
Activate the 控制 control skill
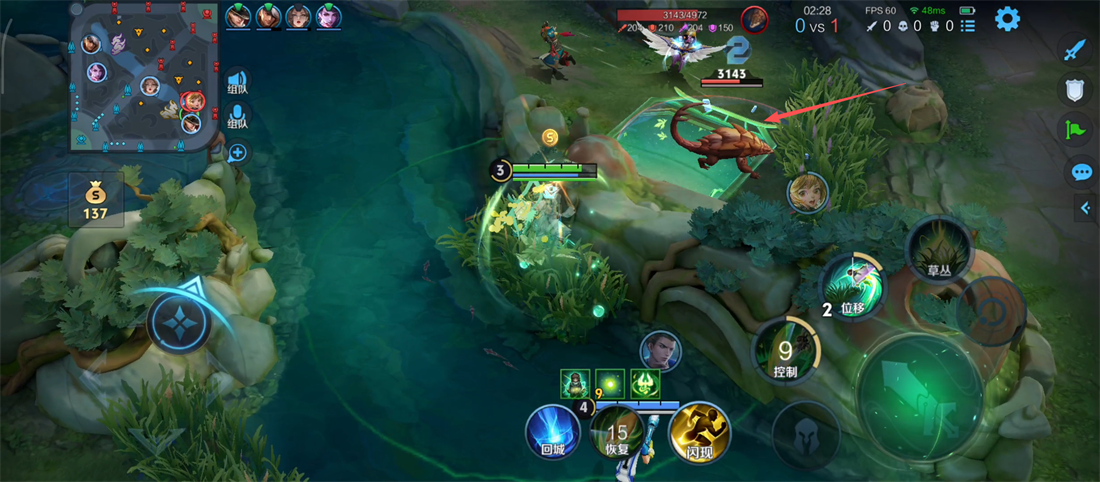point(787,354)
